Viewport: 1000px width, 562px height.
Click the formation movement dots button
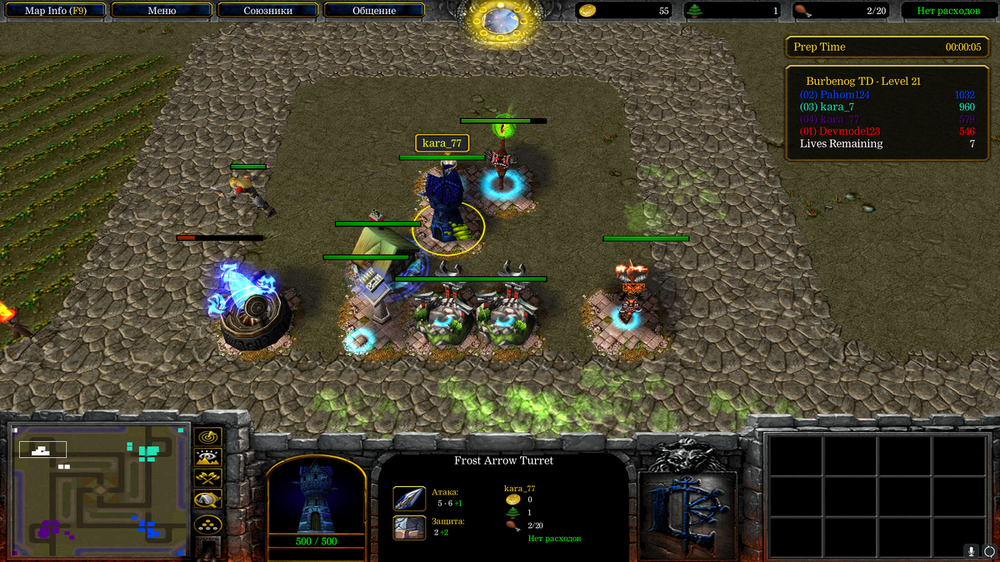[x=207, y=523]
